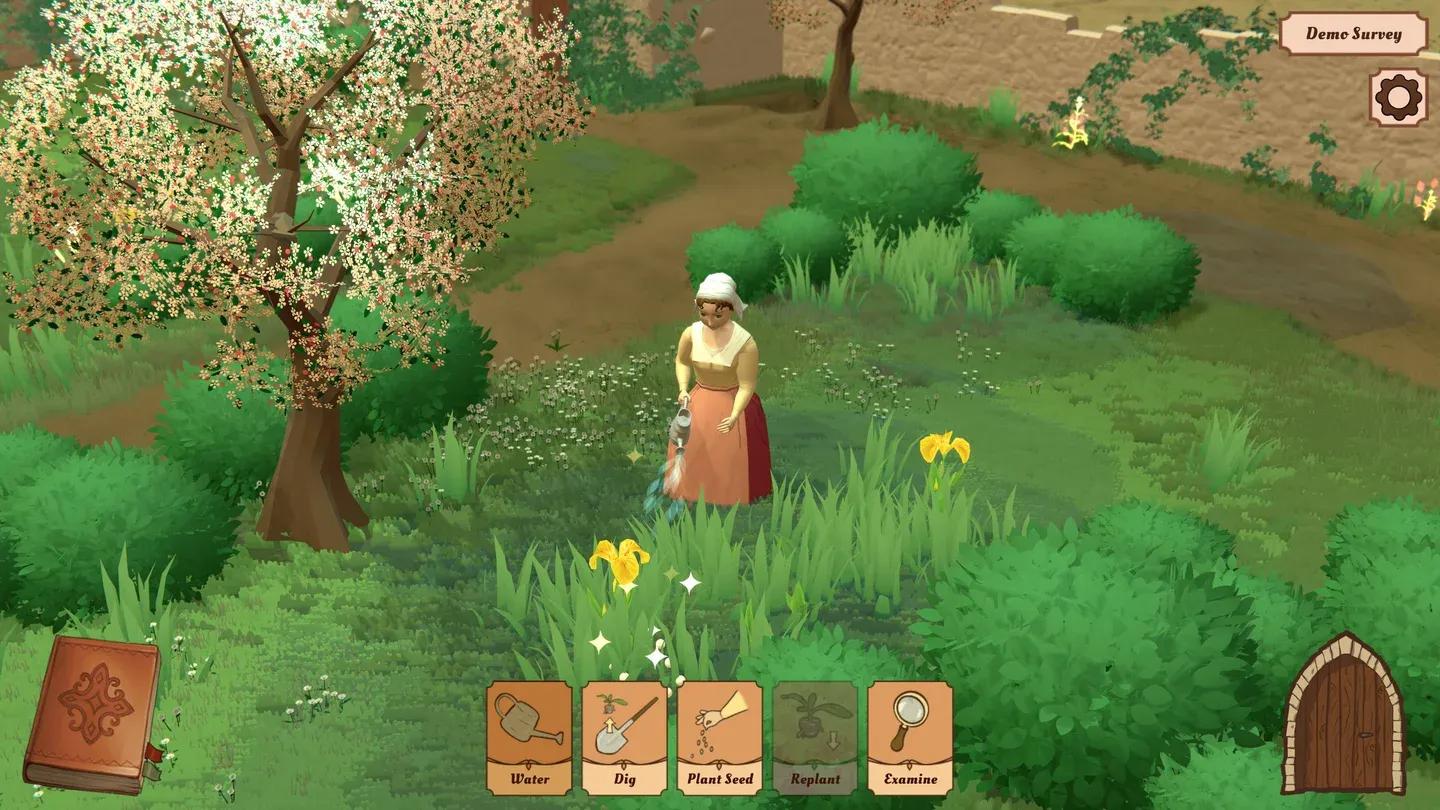Open settings with the gear icon
1440x810 pixels.
pos(1398,97)
